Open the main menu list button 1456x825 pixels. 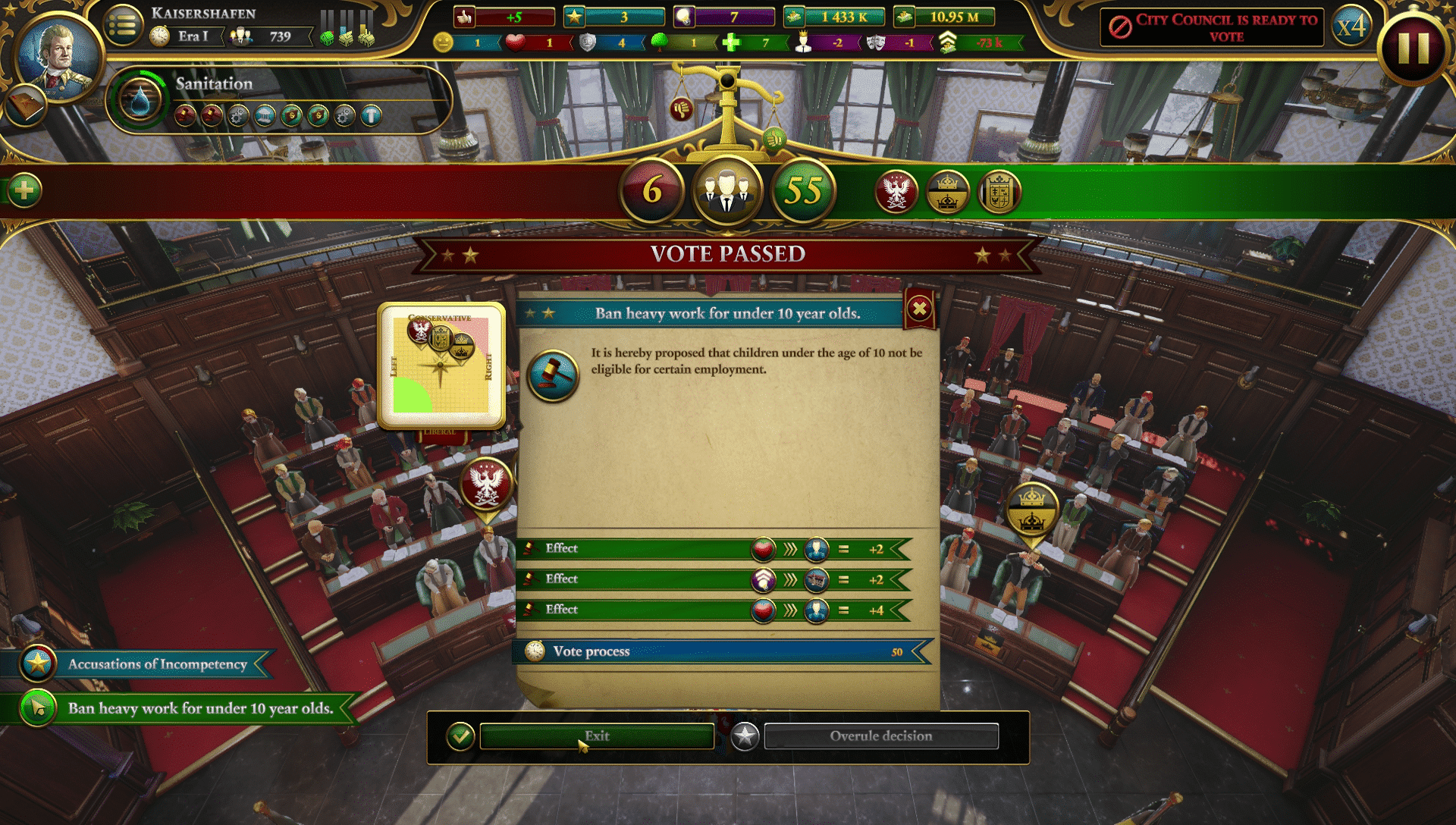point(124,27)
